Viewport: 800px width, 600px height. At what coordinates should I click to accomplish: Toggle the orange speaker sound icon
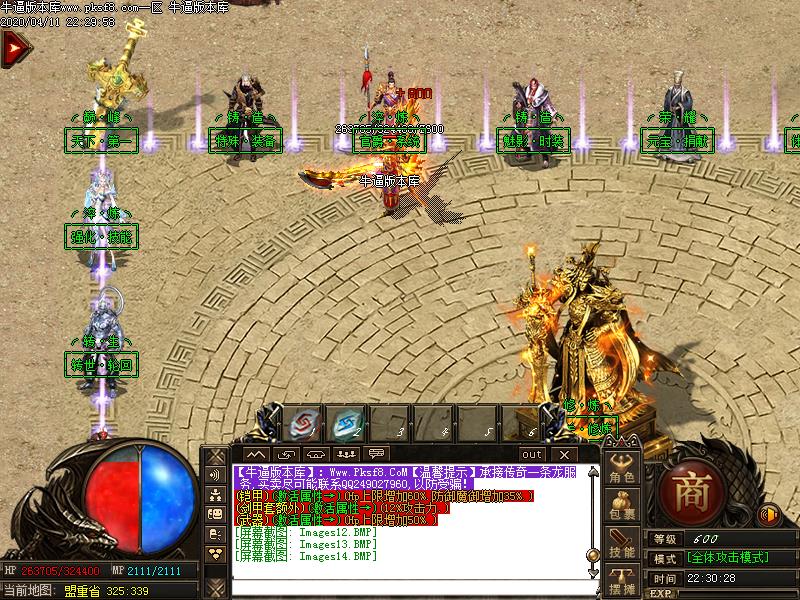pos(769,515)
